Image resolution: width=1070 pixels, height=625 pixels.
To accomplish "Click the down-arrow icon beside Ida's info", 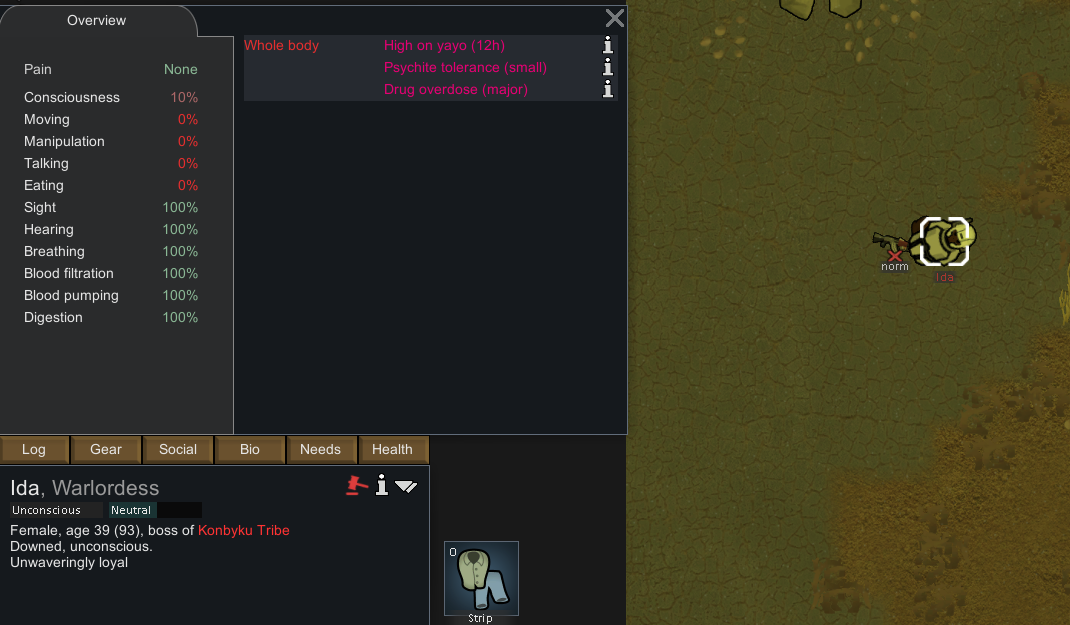I will click(406, 487).
